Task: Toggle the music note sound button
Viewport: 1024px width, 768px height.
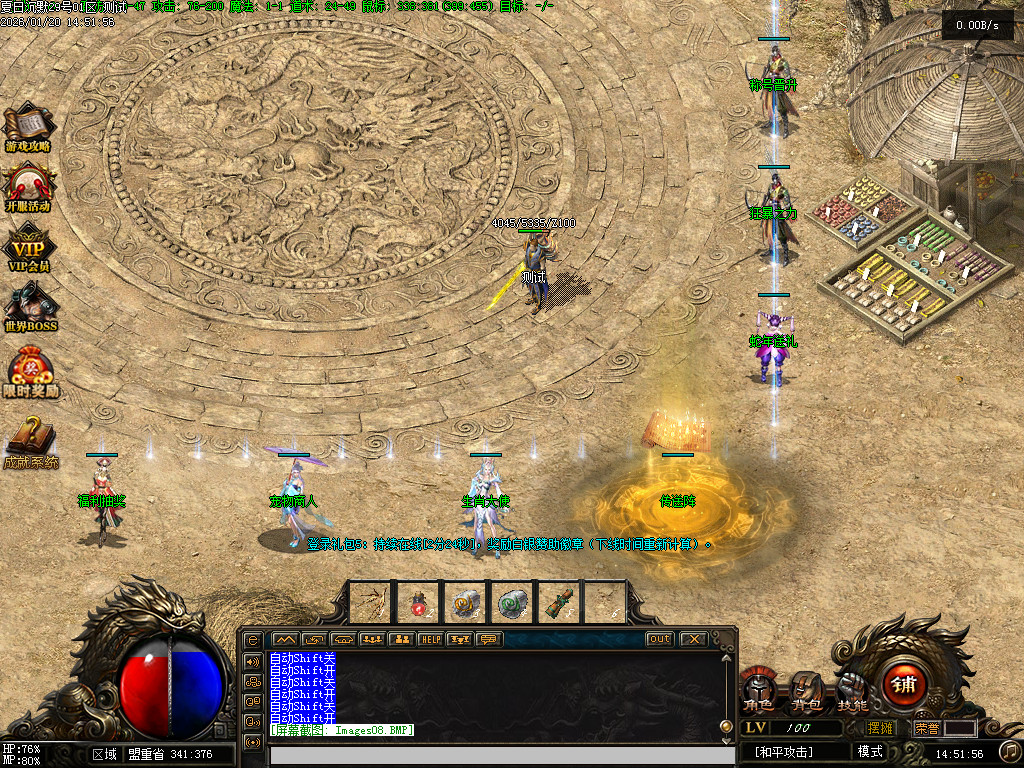Action: [x=1010, y=751]
